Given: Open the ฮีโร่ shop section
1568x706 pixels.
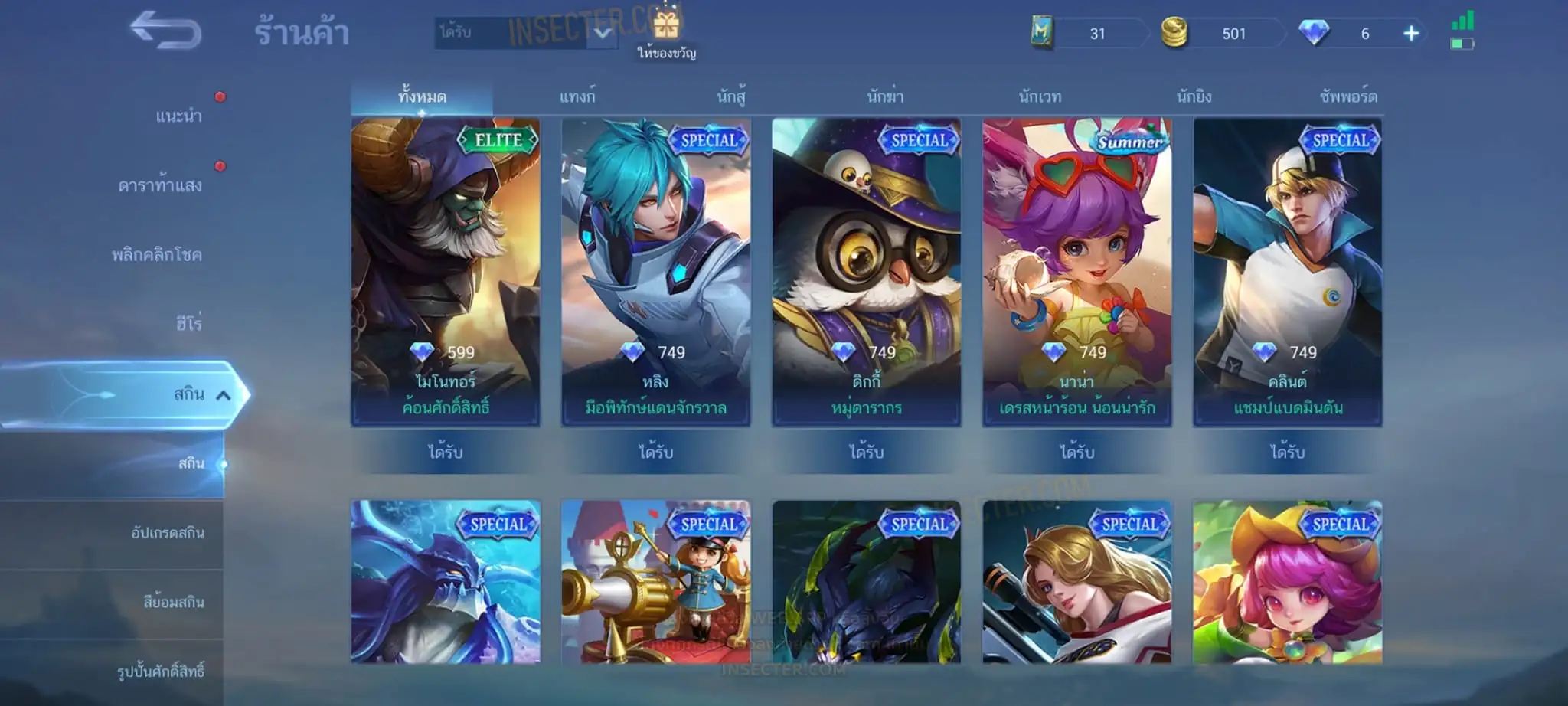Looking at the screenshot, I should click(x=188, y=324).
